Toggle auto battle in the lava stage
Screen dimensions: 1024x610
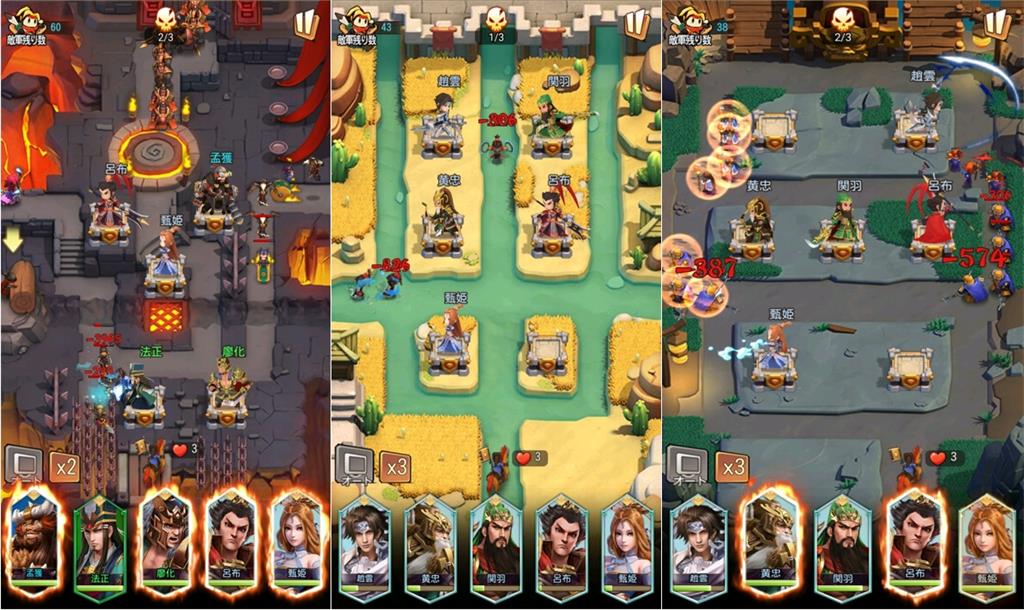pos(24,466)
